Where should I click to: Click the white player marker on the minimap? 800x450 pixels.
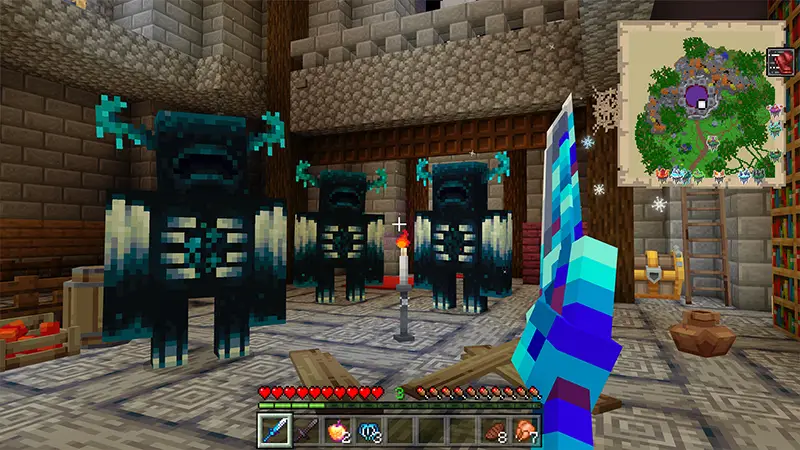703,103
